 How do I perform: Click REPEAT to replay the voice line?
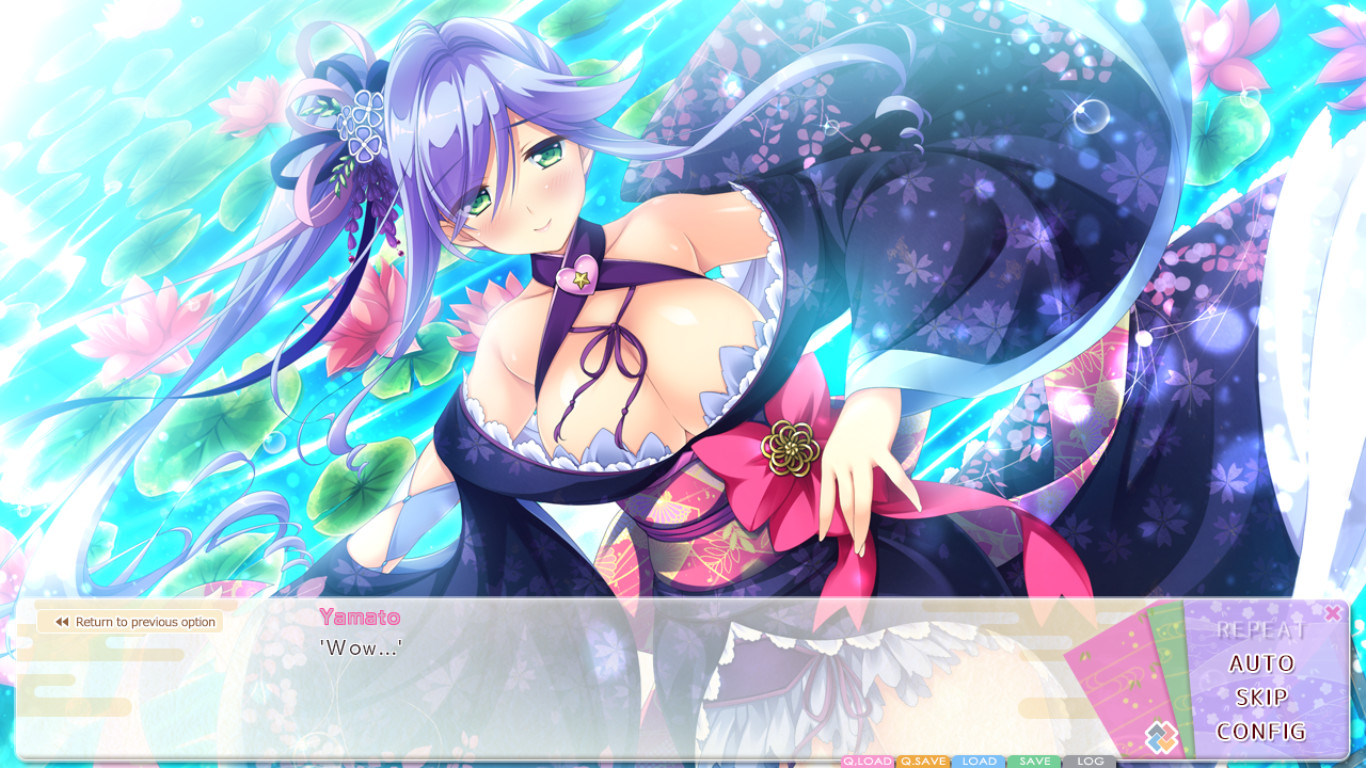[x=1262, y=630]
